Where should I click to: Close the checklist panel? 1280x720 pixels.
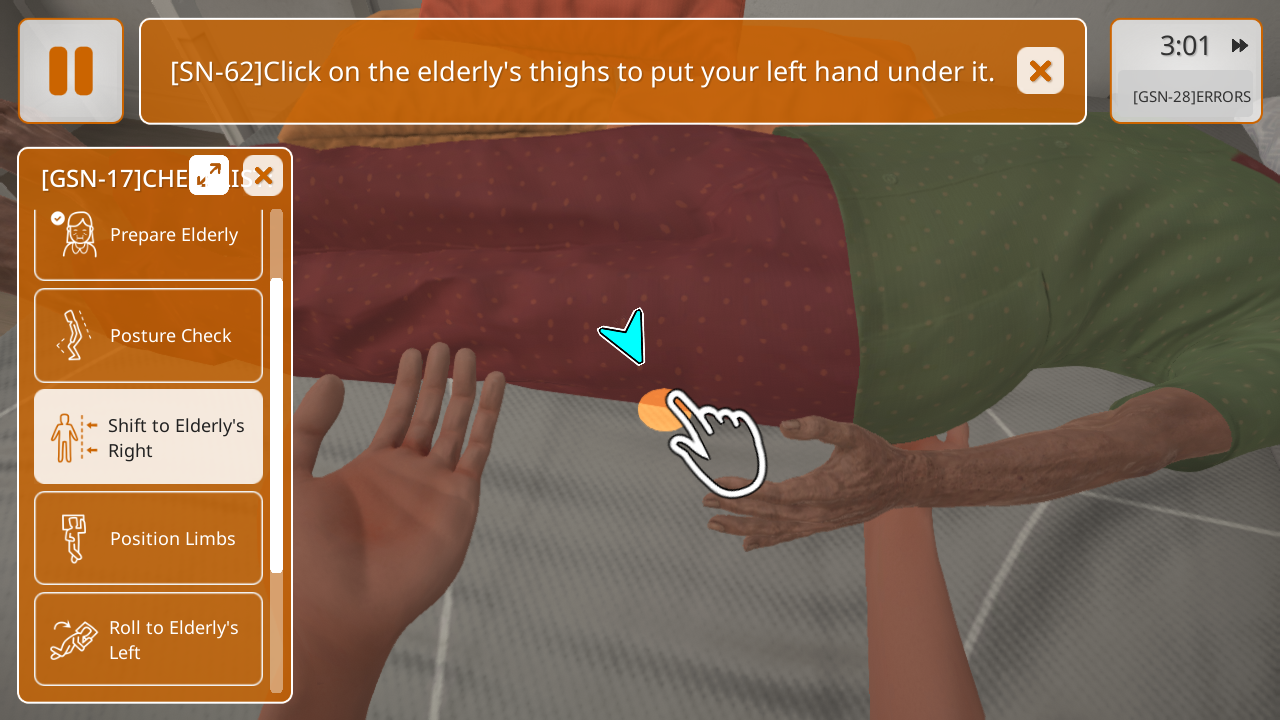pyautogui.click(x=263, y=176)
